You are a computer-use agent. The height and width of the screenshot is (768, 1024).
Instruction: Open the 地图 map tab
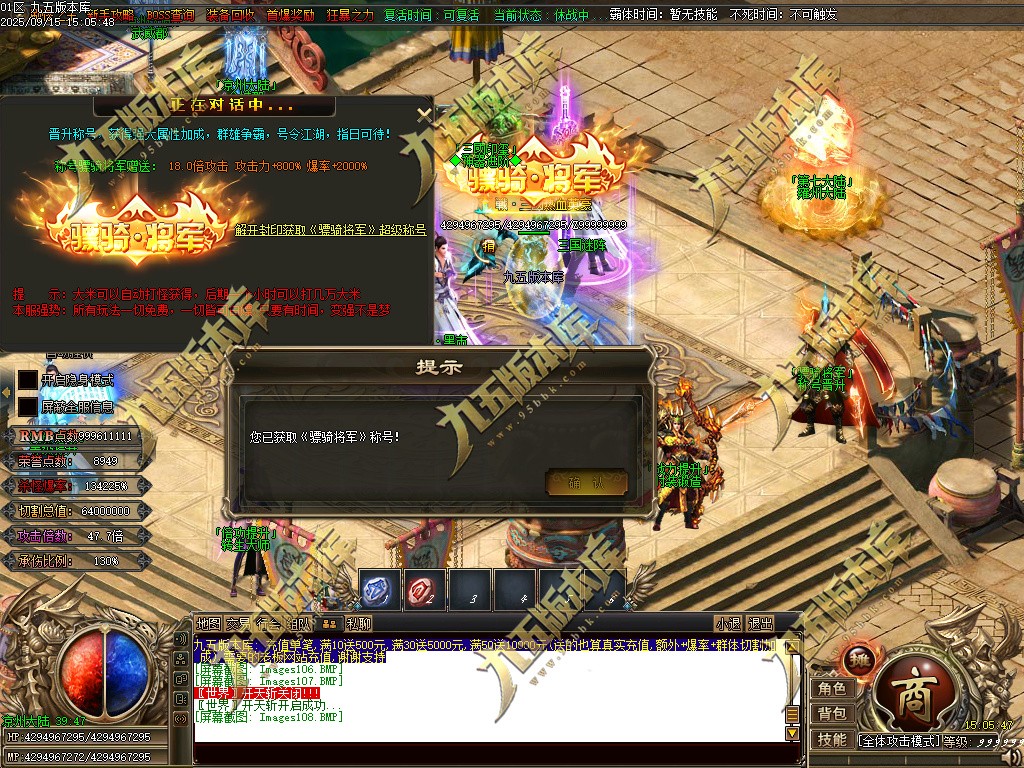click(208, 624)
